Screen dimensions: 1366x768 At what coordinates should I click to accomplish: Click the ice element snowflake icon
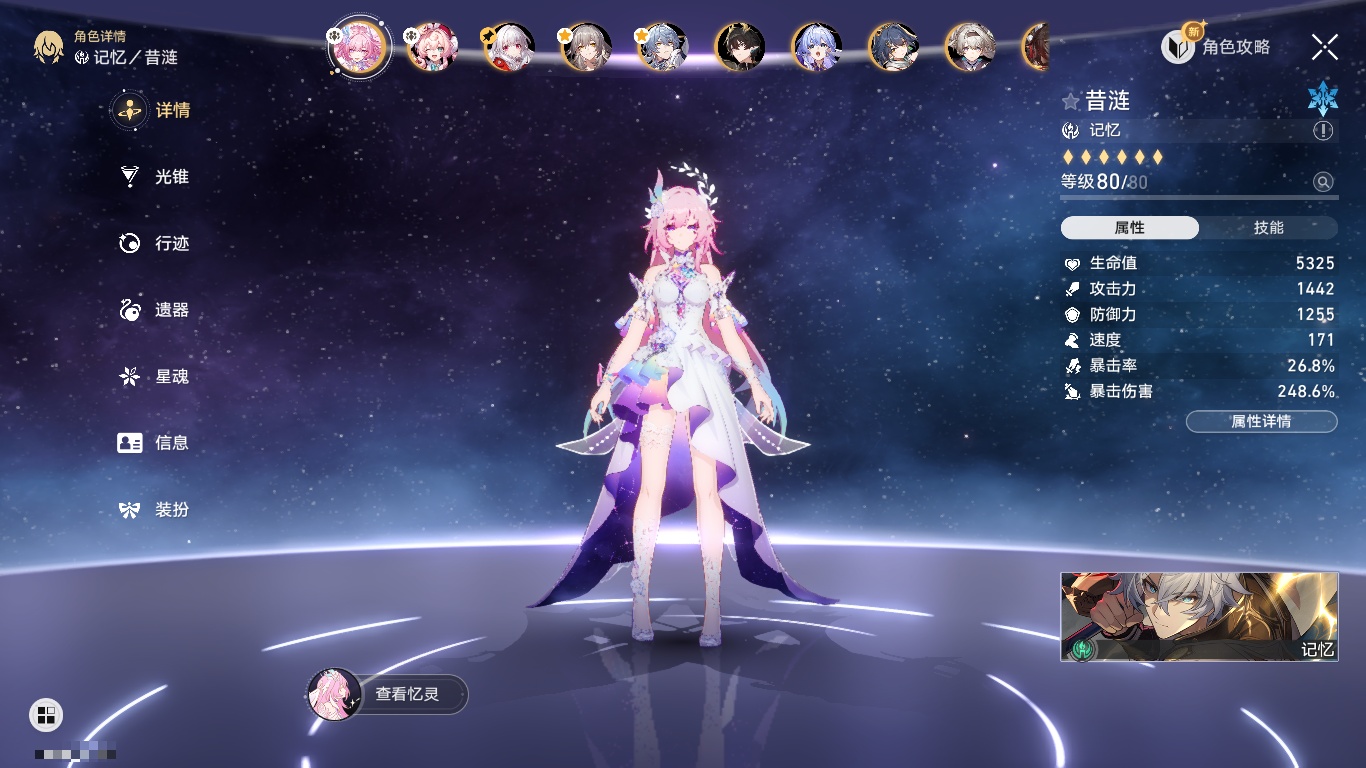click(1322, 98)
